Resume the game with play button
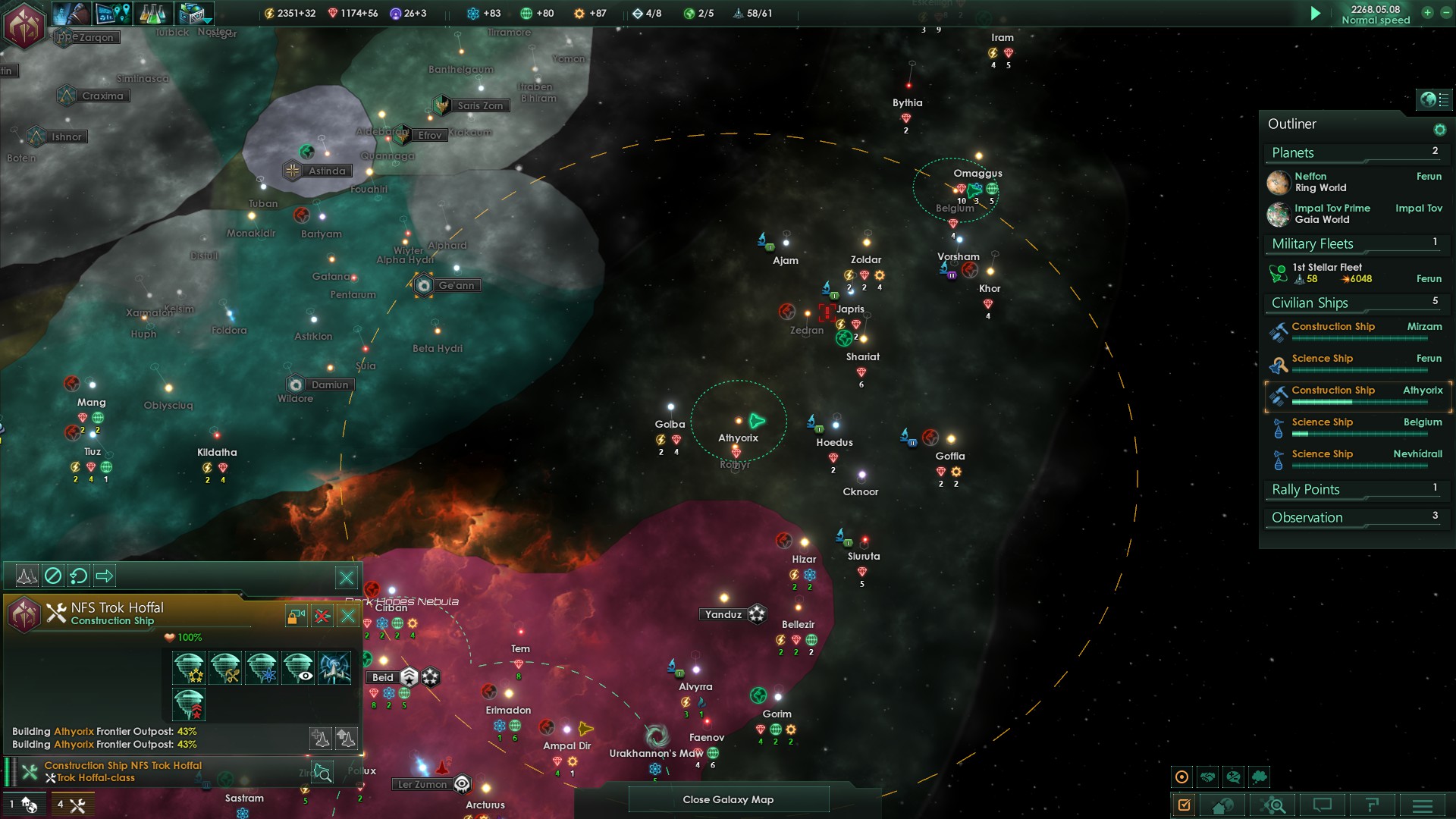The height and width of the screenshot is (819, 1456). click(1316, 13)
